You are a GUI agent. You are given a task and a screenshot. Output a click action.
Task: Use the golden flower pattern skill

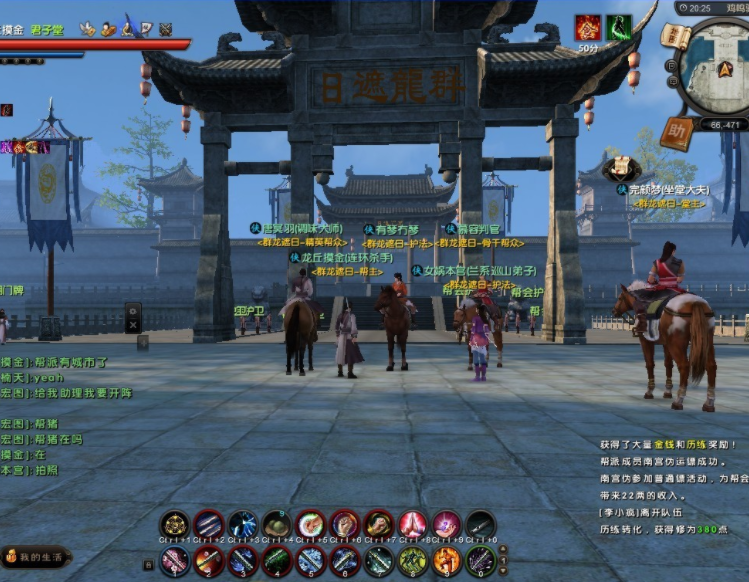[x=175, y=524]
